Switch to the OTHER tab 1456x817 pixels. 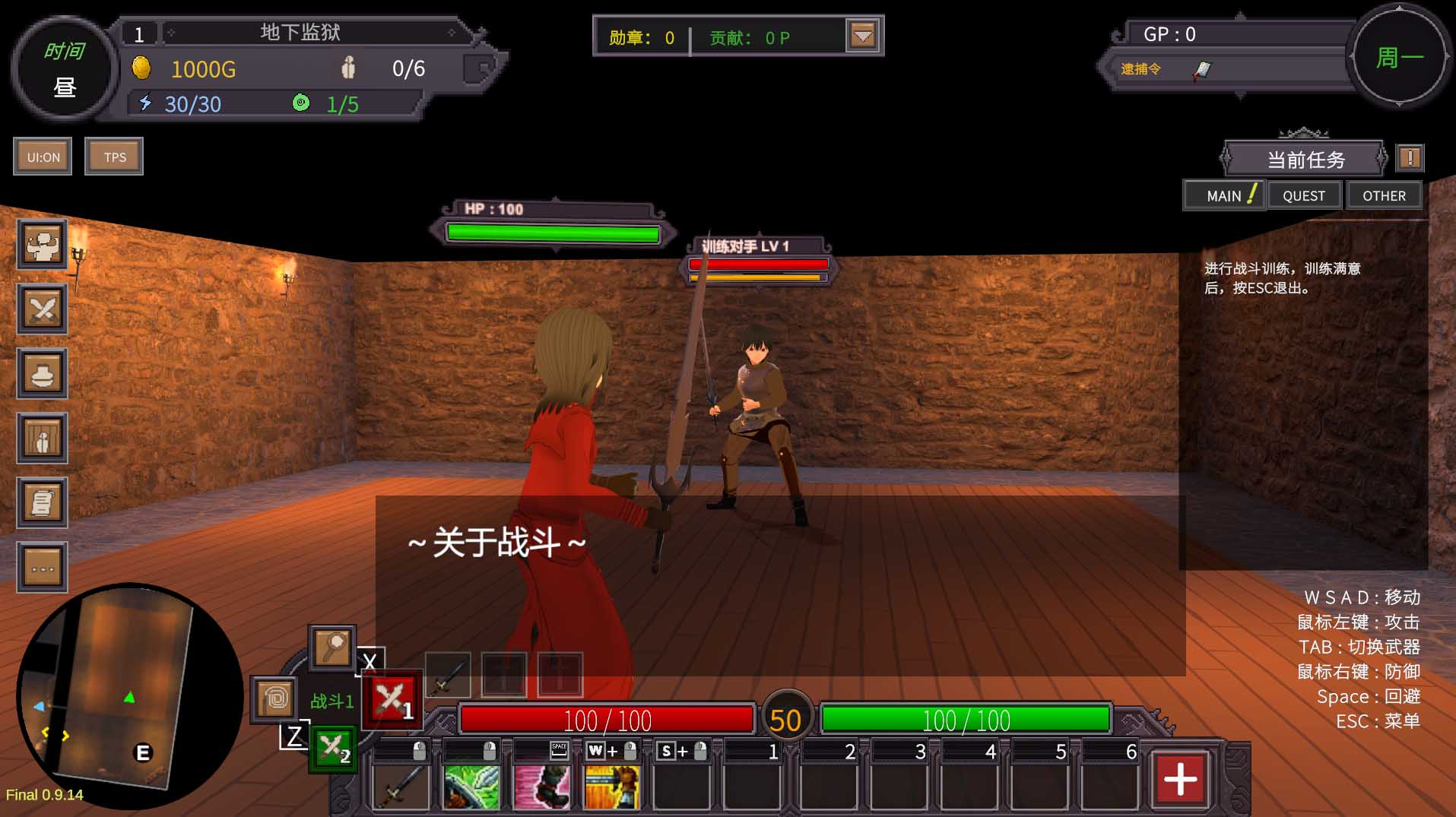[1384, 195]
